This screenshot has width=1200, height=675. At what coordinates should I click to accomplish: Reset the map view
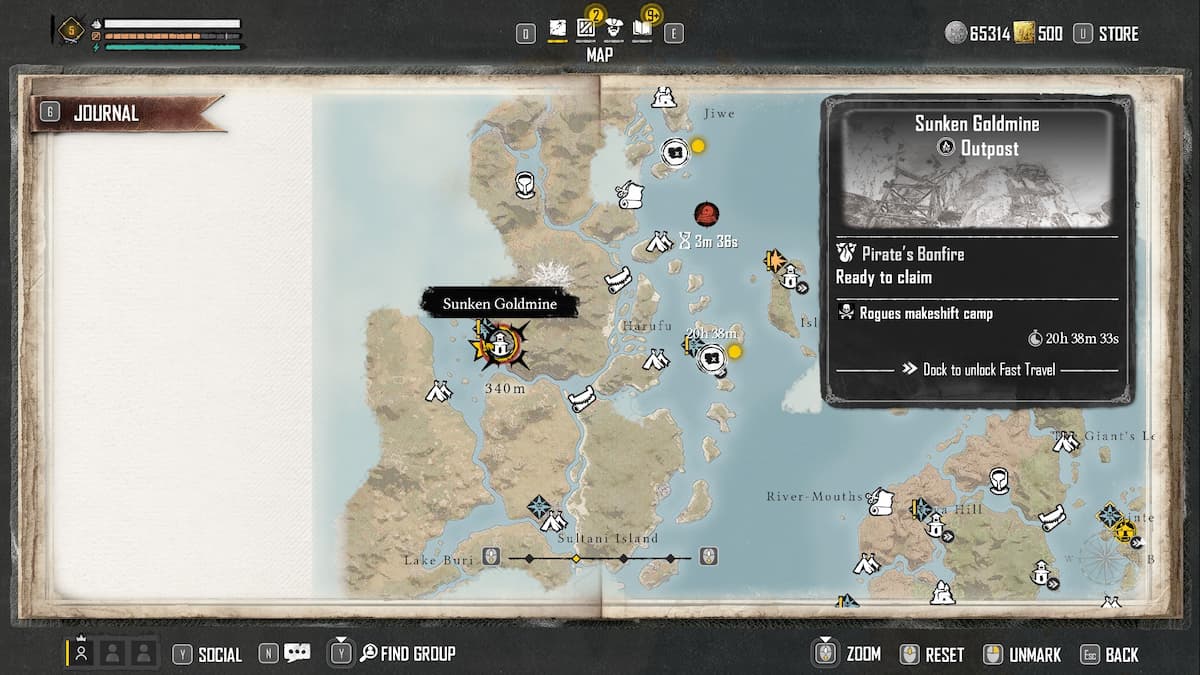point(944,655)
